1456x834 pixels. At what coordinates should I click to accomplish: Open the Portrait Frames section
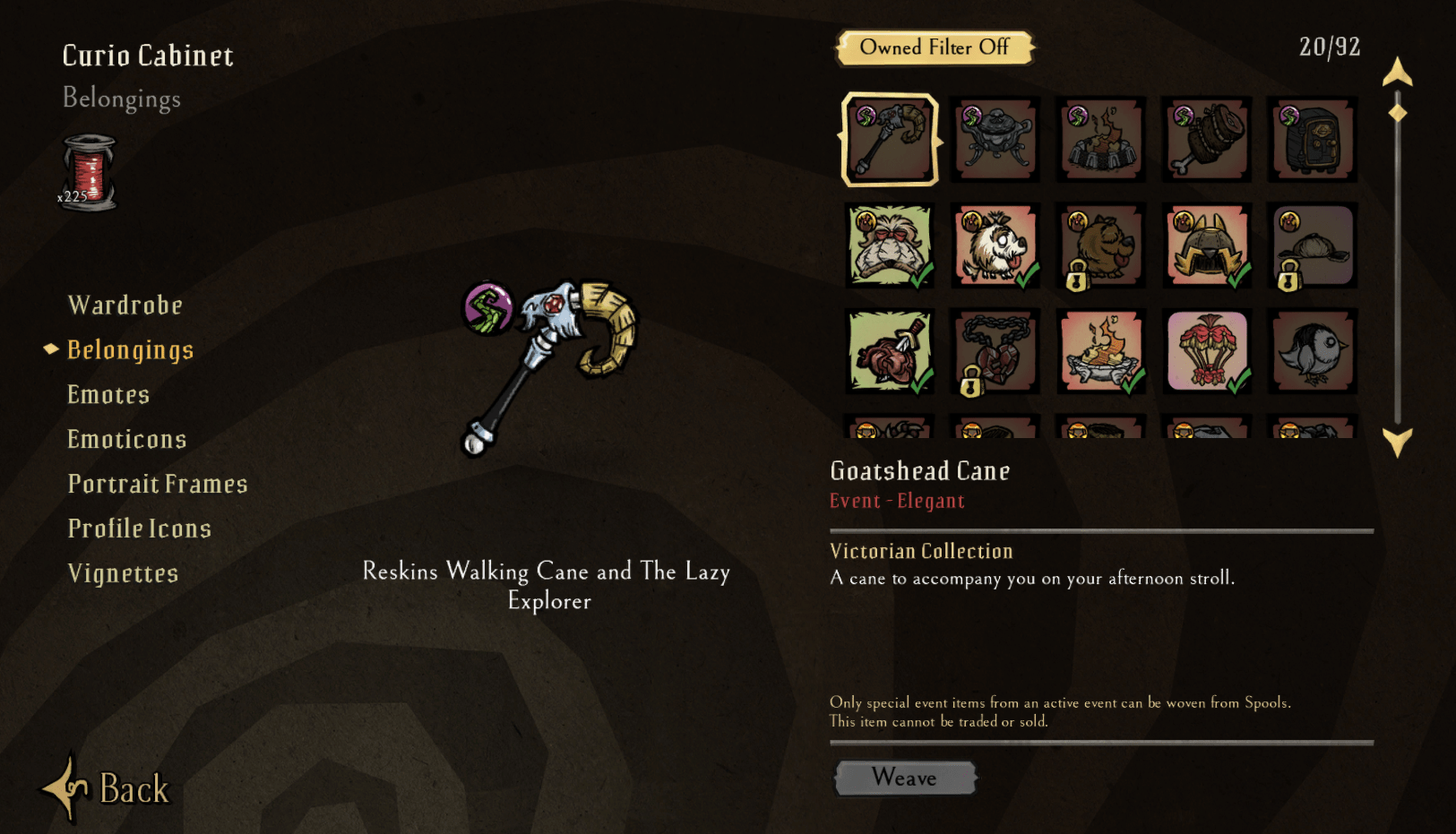pyautogui.click(x=158, y=483)
